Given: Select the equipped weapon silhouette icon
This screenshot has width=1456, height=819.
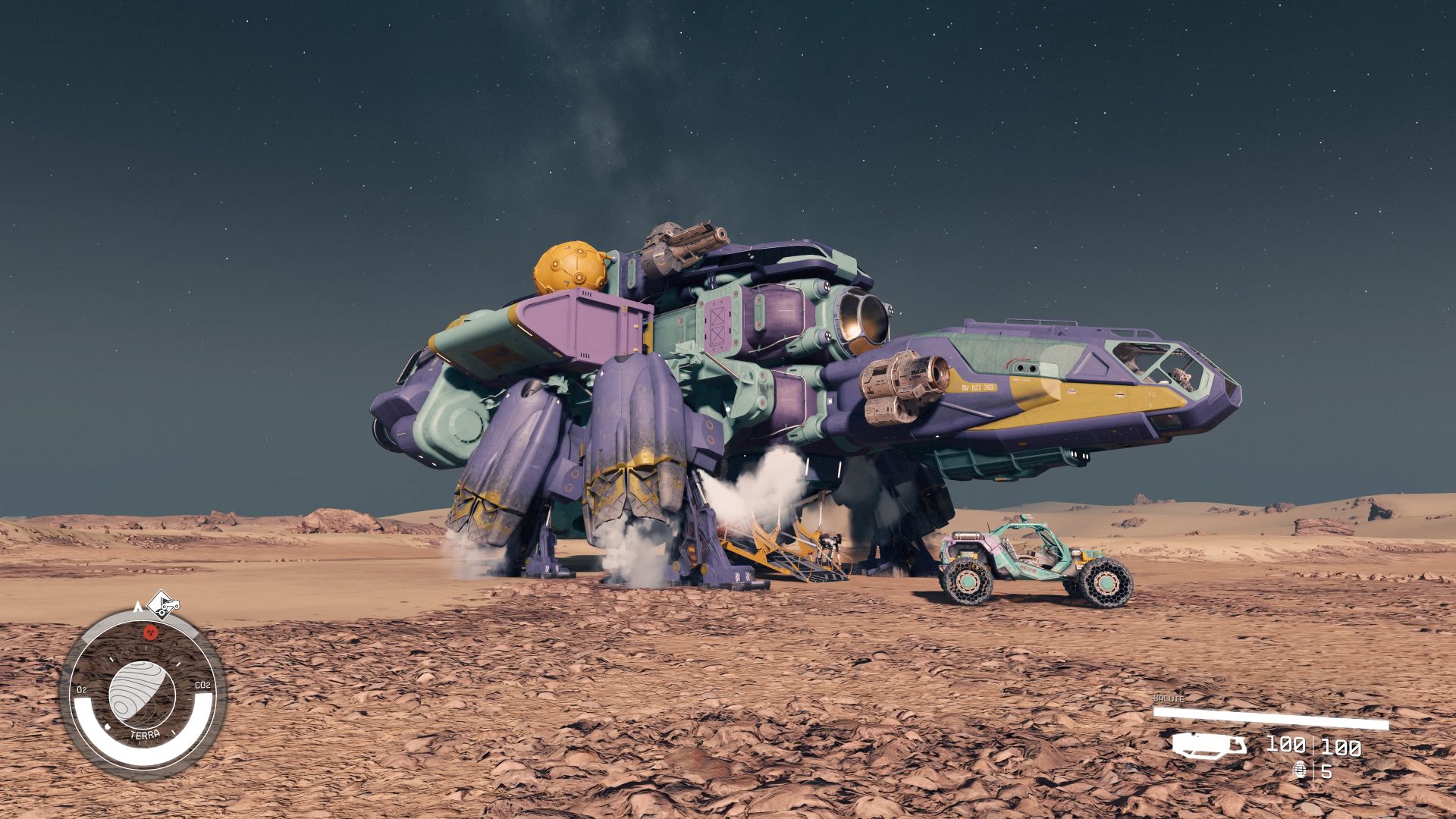Looking at the screenshot, I should point(1209,745).
